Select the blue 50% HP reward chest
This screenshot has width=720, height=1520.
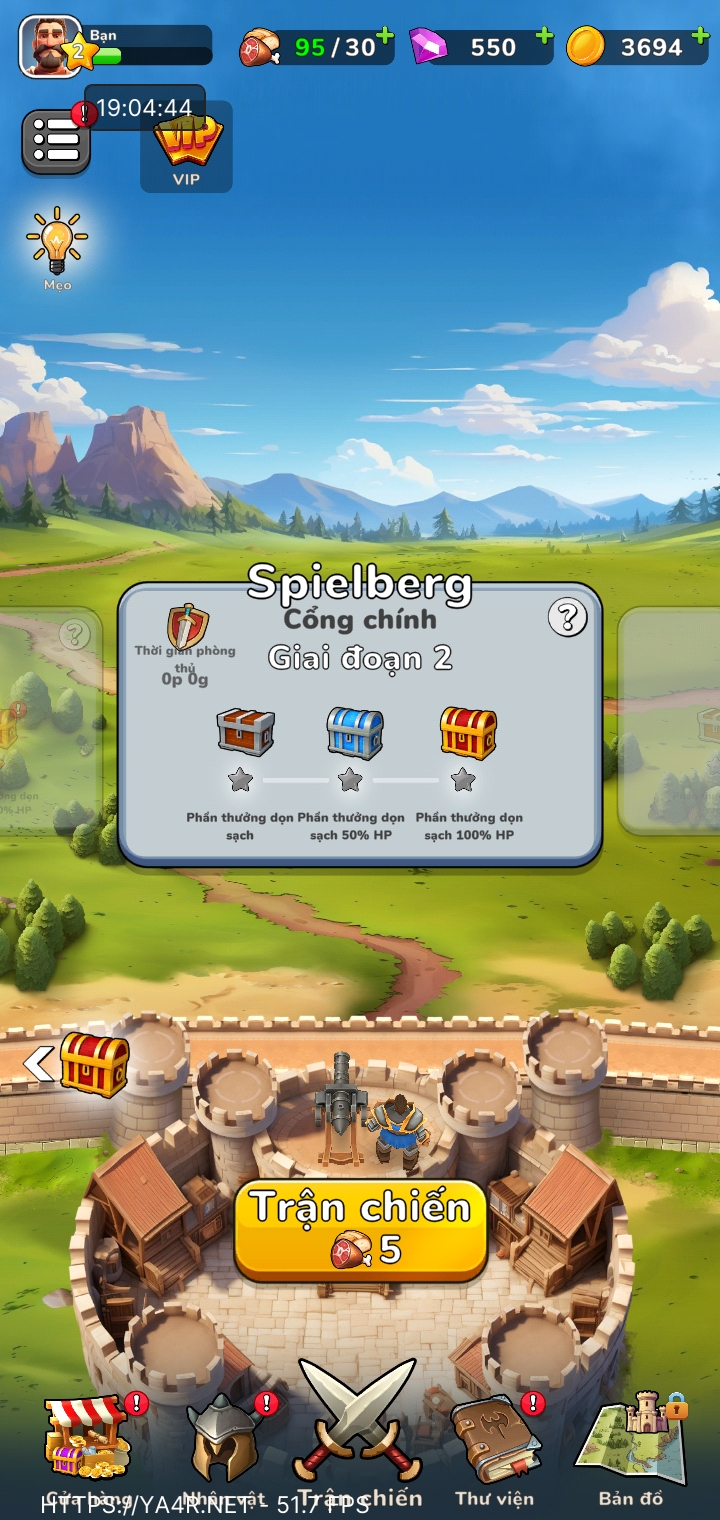click(354, 732)
